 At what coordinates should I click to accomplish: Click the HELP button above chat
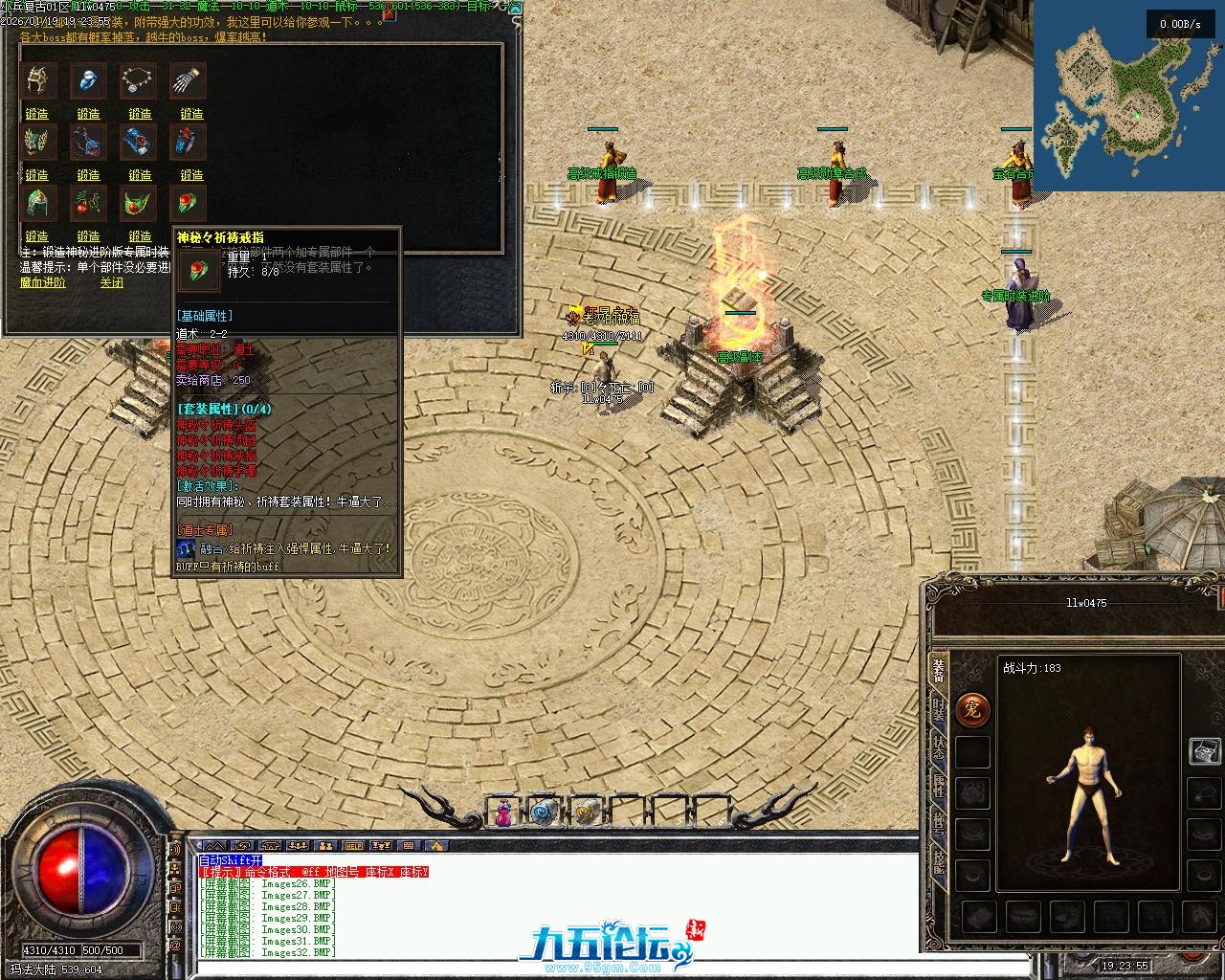click(x=354, y=846)
